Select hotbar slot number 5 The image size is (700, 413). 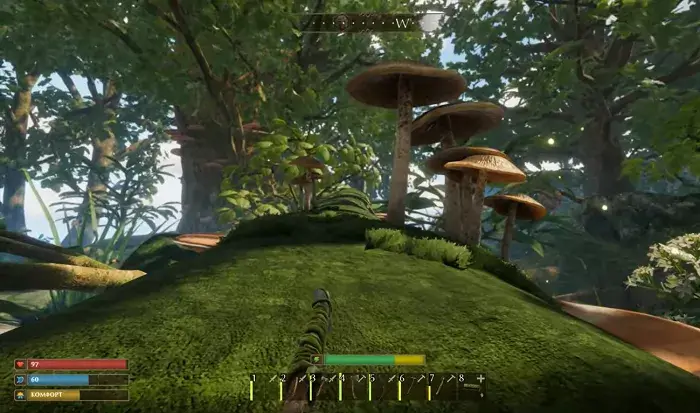tap(384, 387)
